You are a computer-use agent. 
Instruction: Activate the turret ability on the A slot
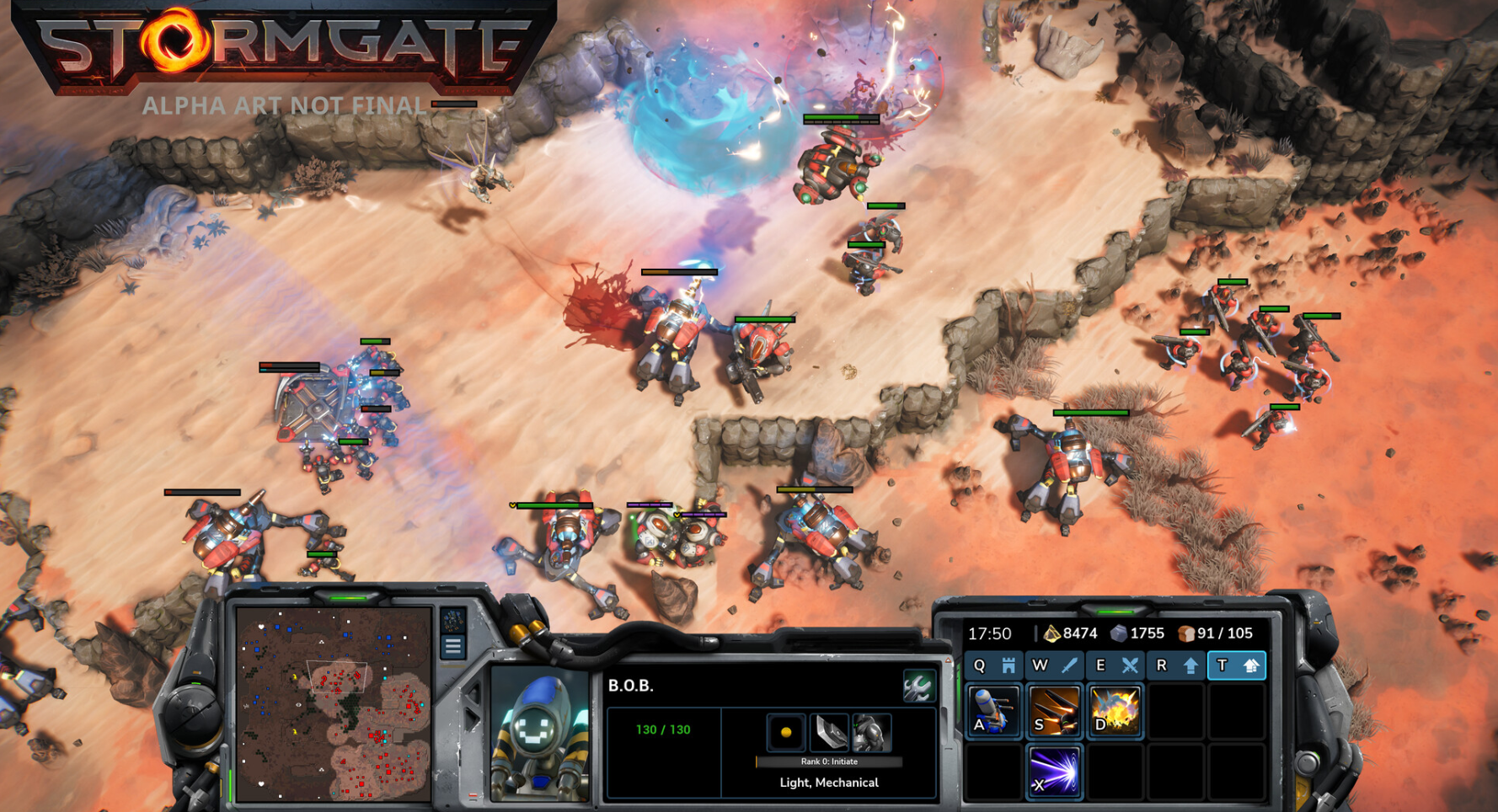click(994, 712)
